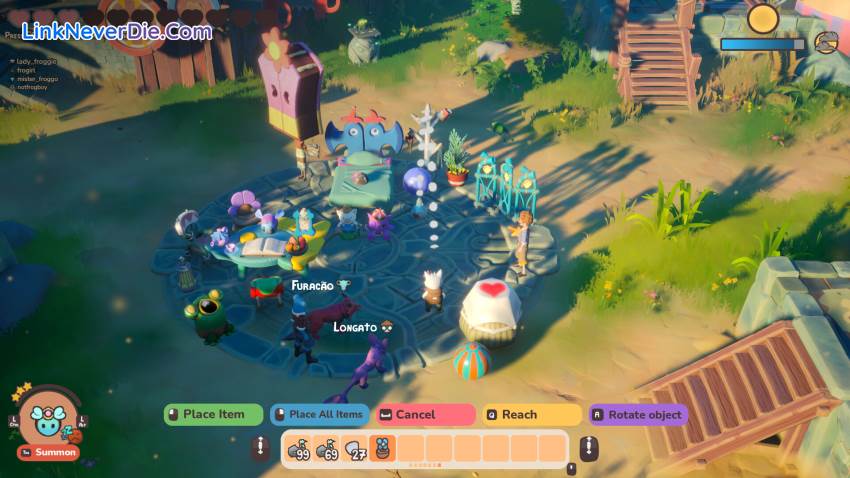Click the sun time-of-day icon
This screenshot has width=850, height=478.
point(763,18)
